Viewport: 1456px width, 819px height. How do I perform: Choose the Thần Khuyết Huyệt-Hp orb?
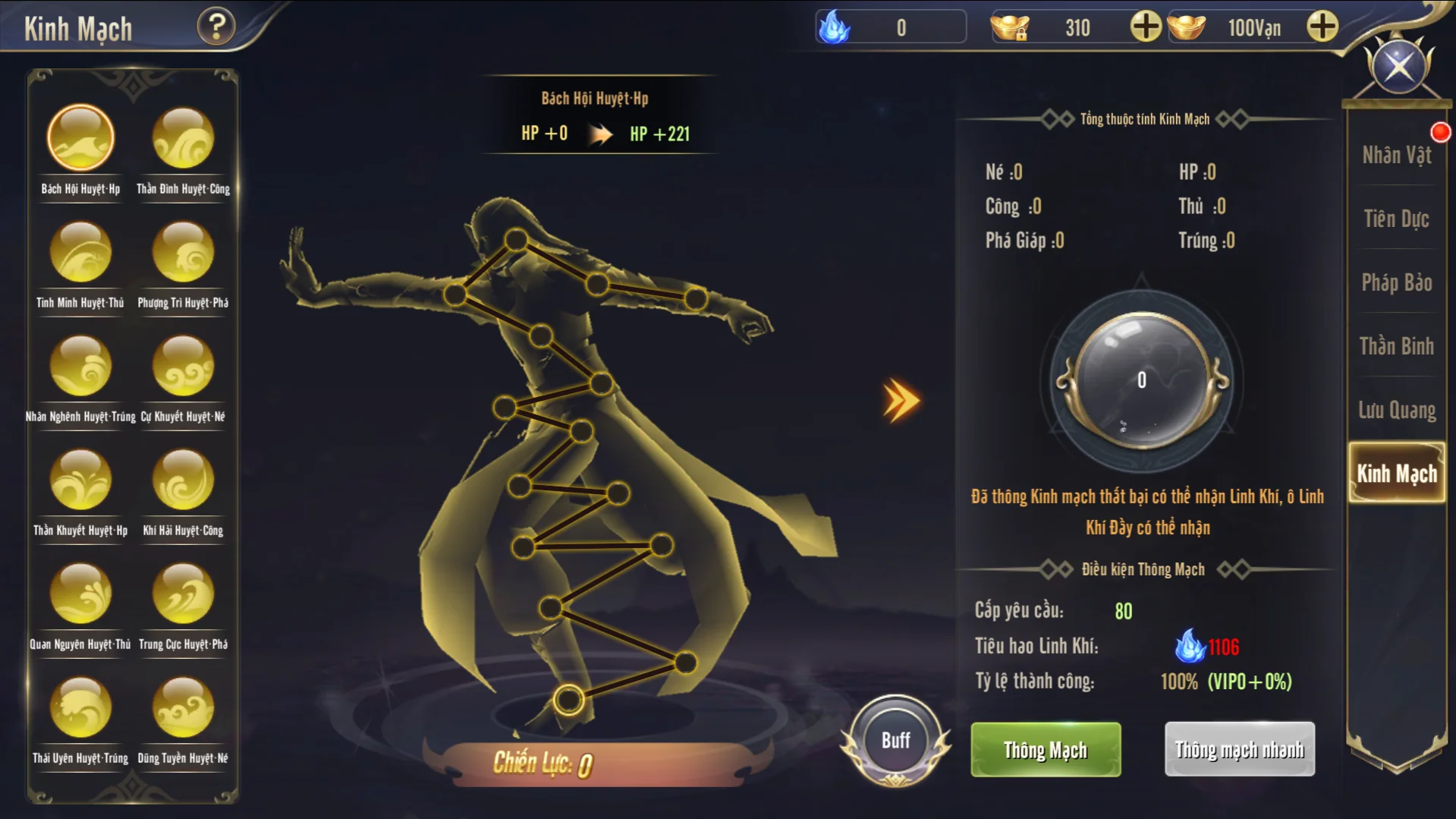80,480
